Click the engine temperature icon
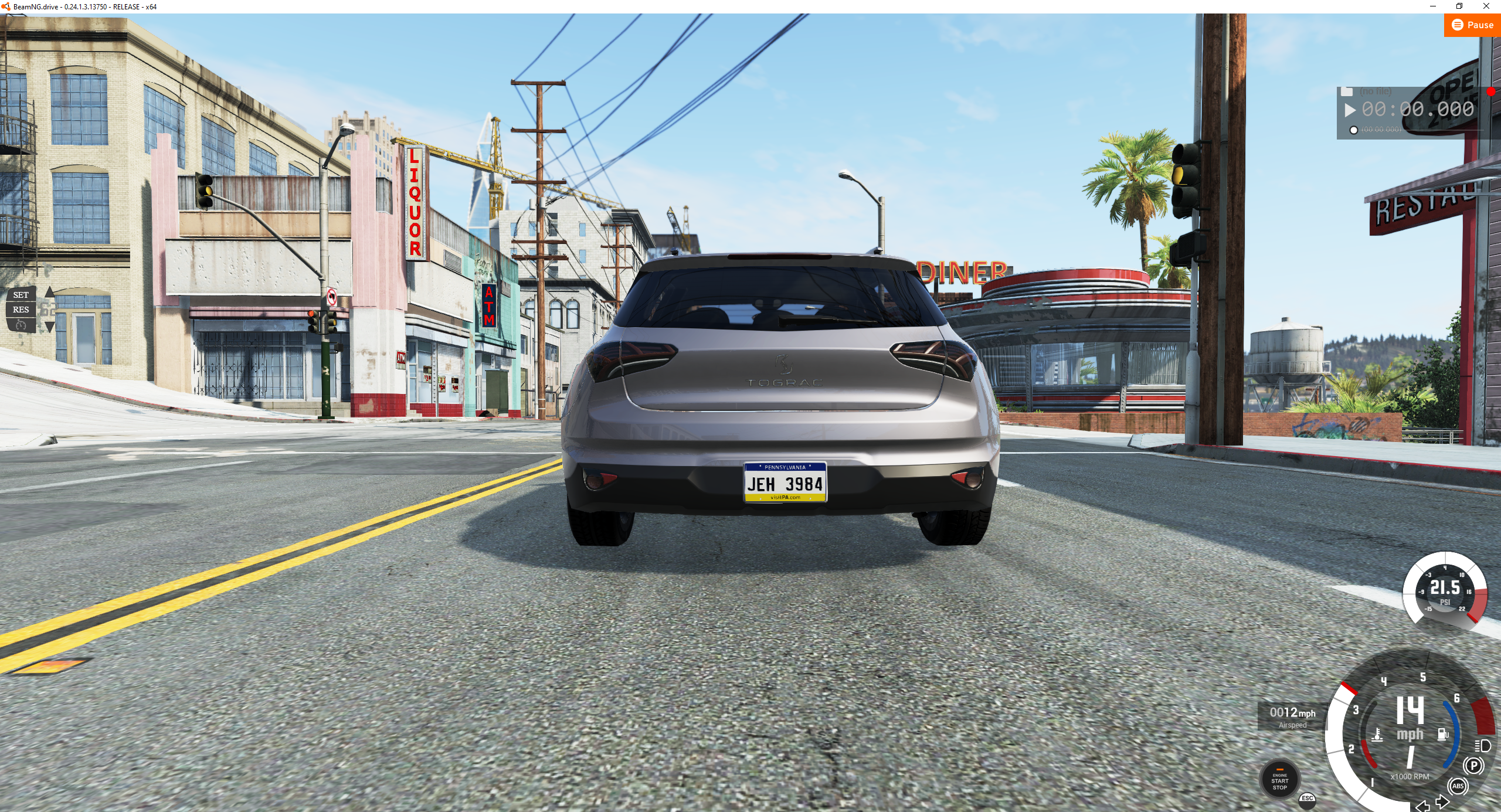This screenshot has width=1501, height=812. 1378,734
